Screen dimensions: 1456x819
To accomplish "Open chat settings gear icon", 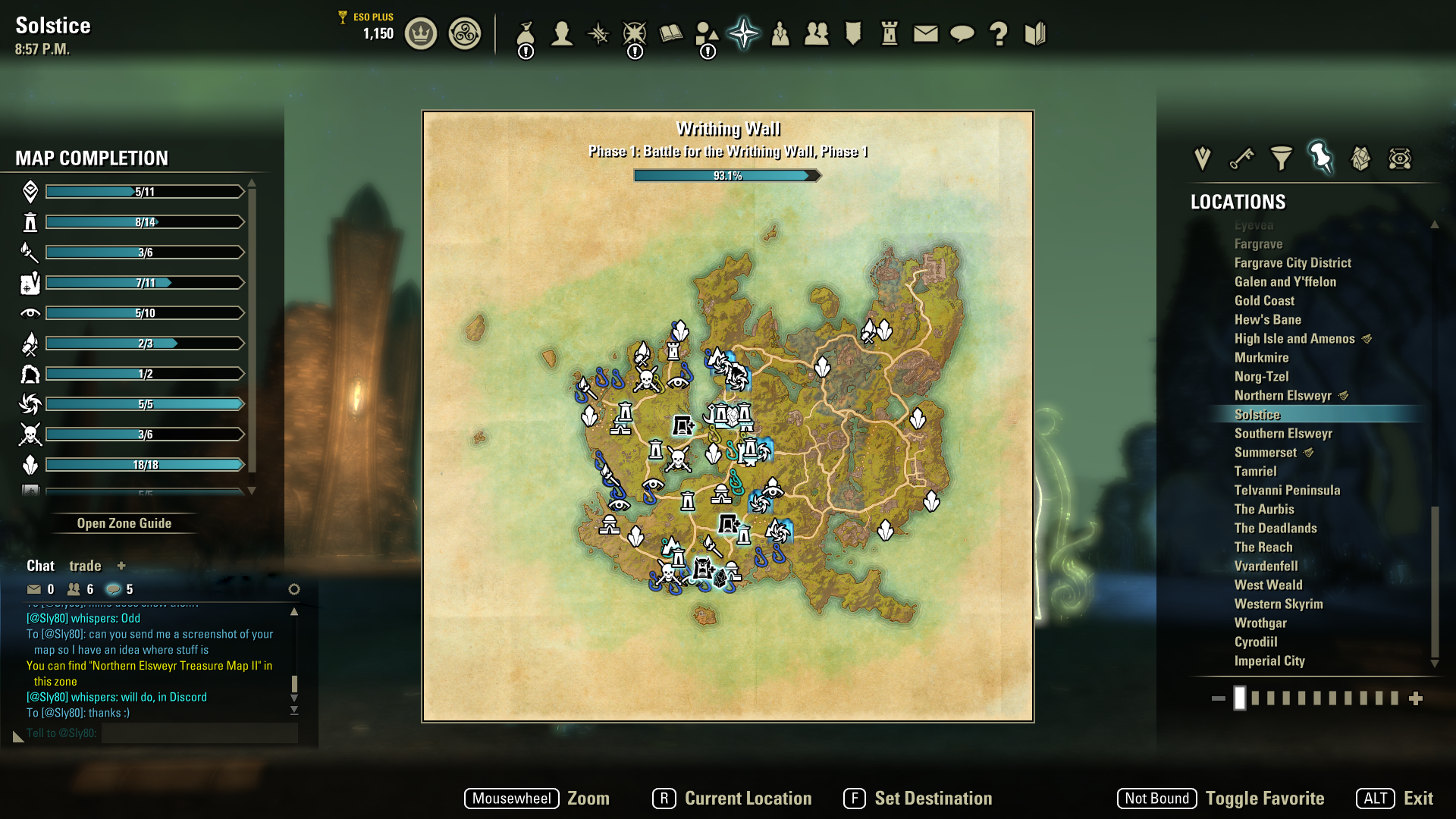I will 294,589.
